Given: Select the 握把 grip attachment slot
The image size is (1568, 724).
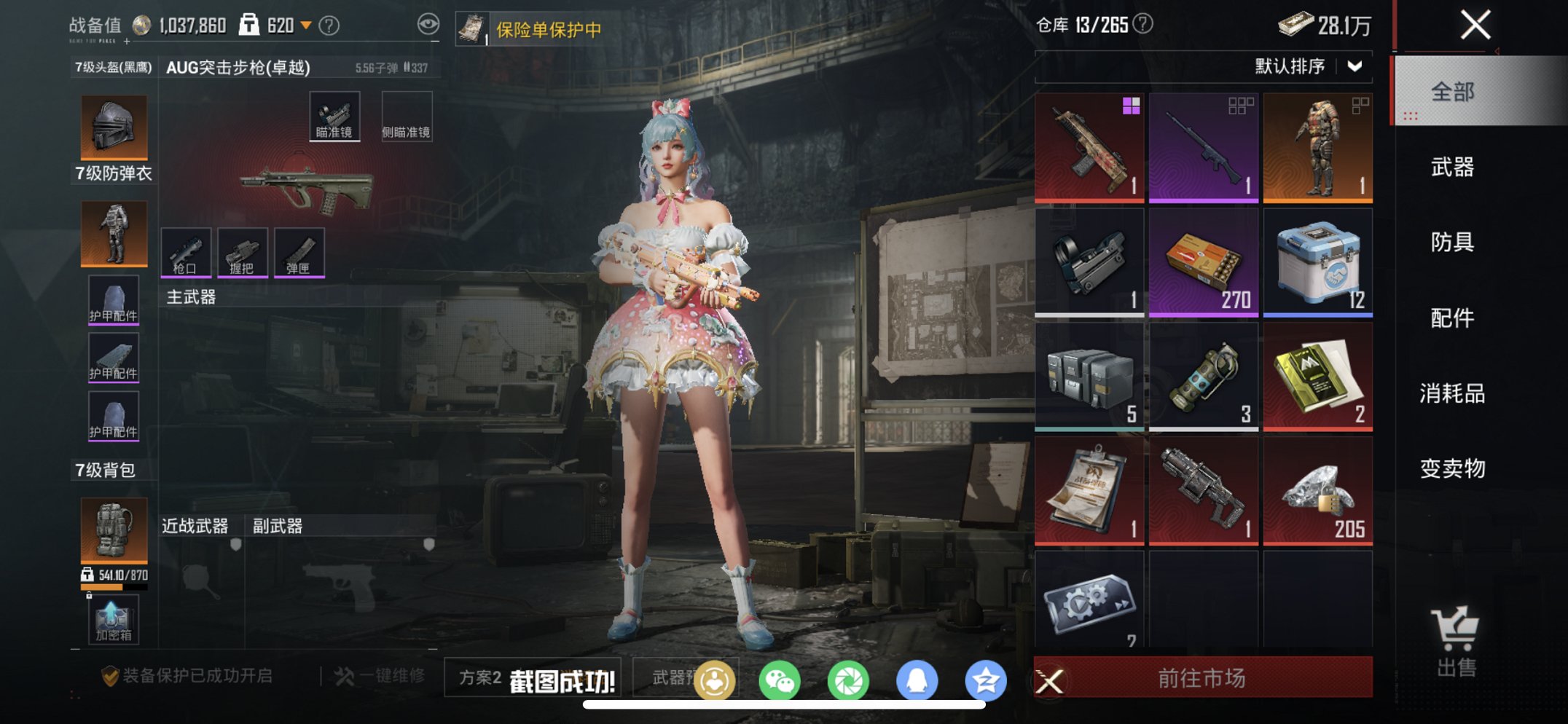Looking at the screenshot, I should [243, 252].
